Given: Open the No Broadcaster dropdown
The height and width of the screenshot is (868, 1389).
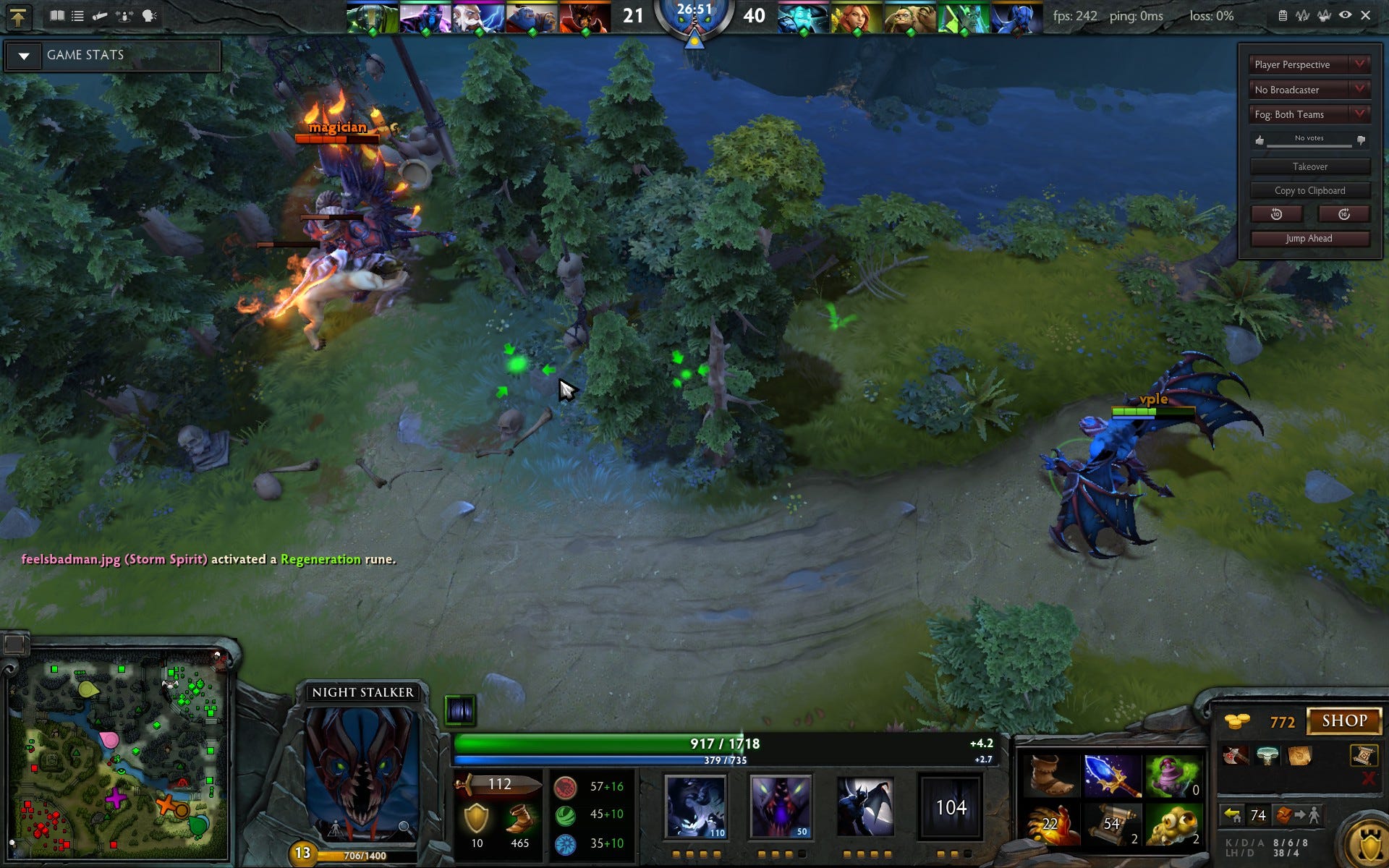Looking at the screenshot, I should [x=1309, y=90].
